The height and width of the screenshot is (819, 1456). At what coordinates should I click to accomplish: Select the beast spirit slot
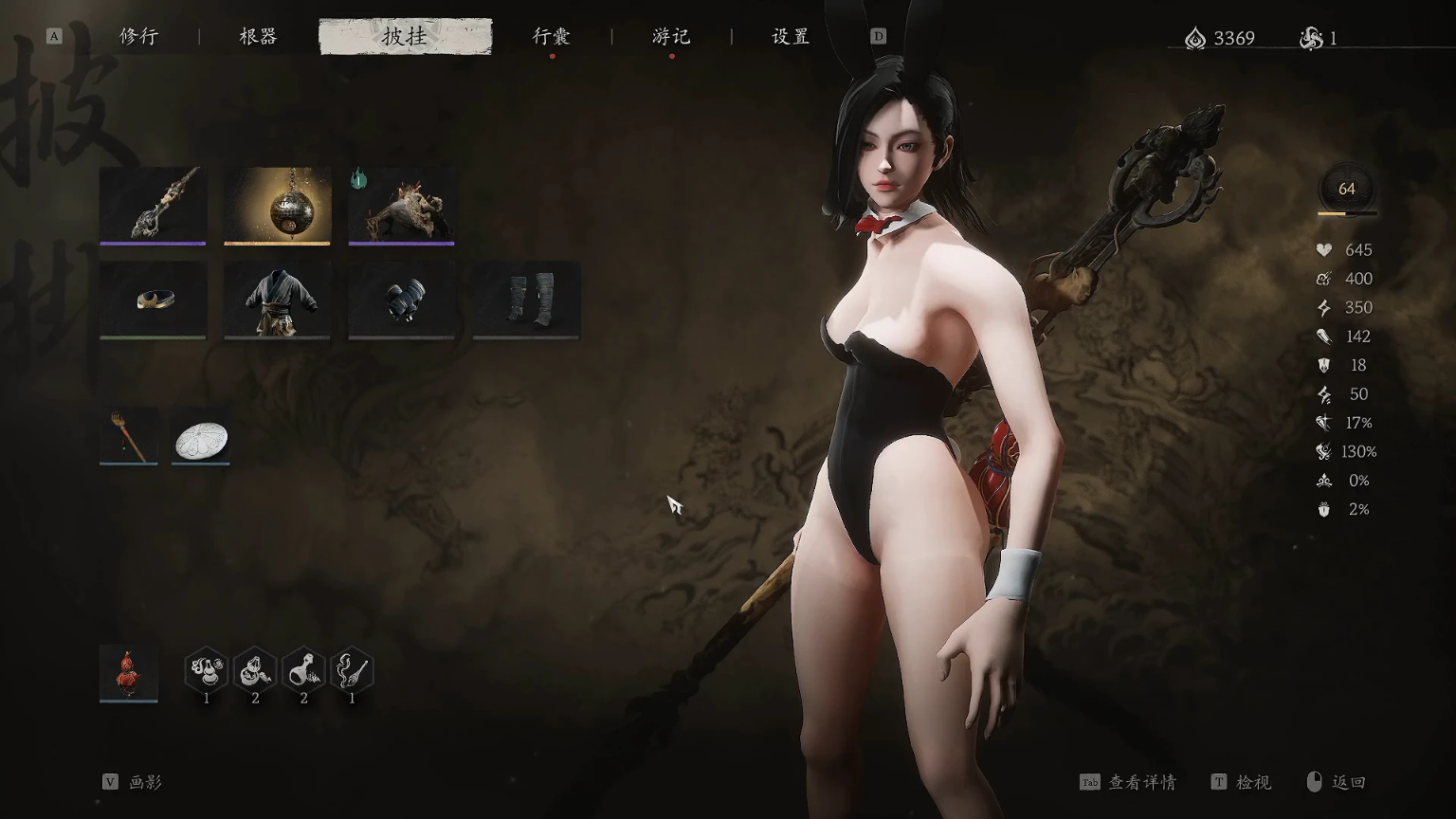point(401,205)
